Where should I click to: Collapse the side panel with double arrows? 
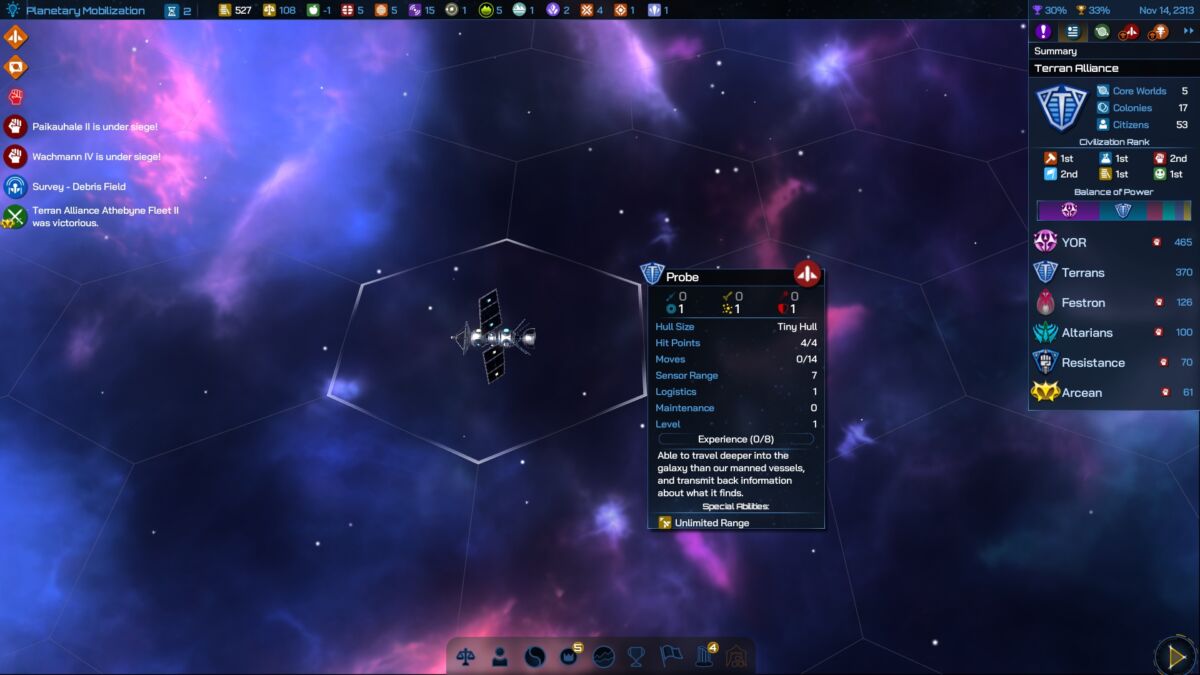[1188, 32]
